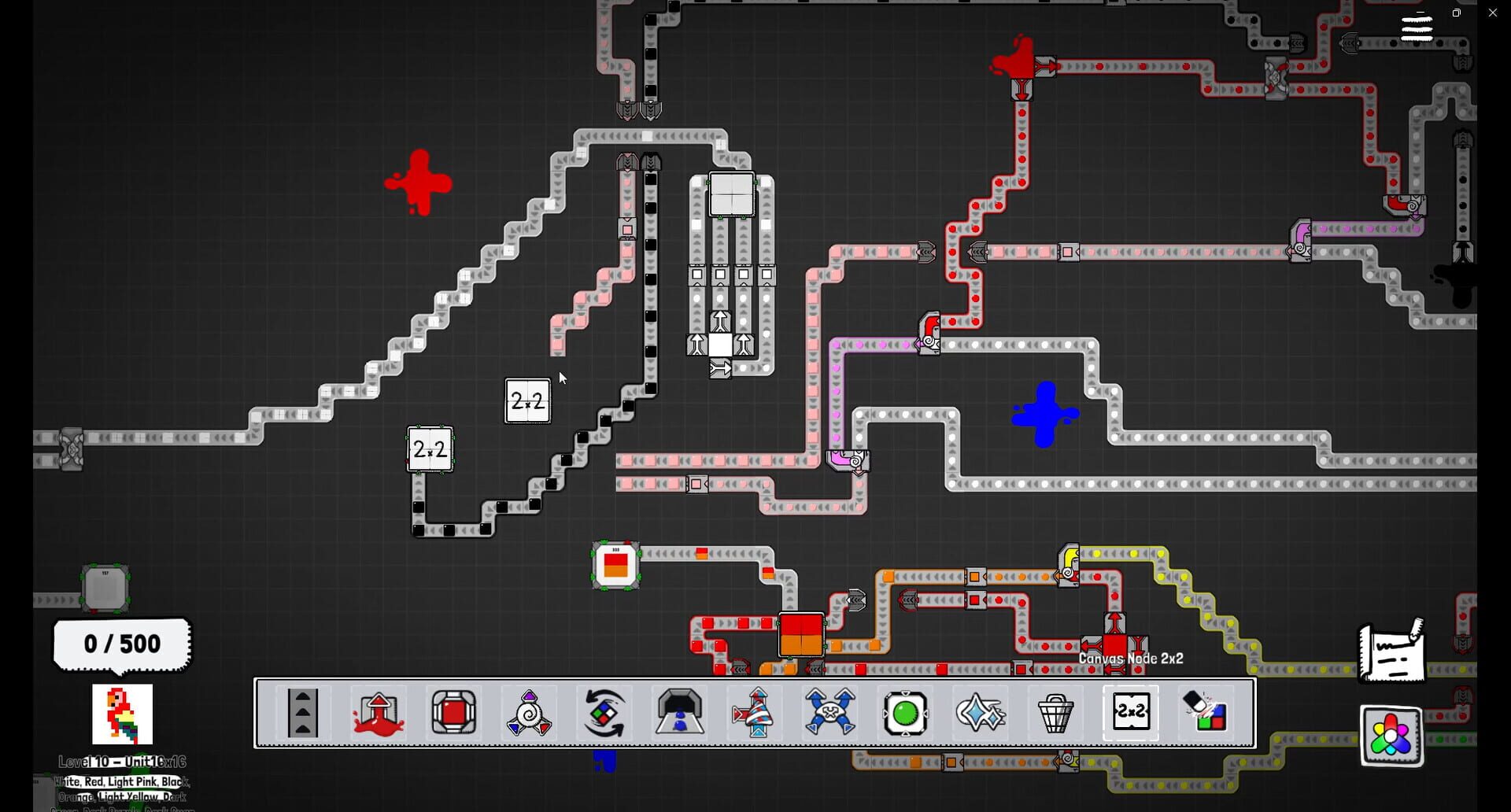Select the sparkle effect tool

(x=980, y=713)
